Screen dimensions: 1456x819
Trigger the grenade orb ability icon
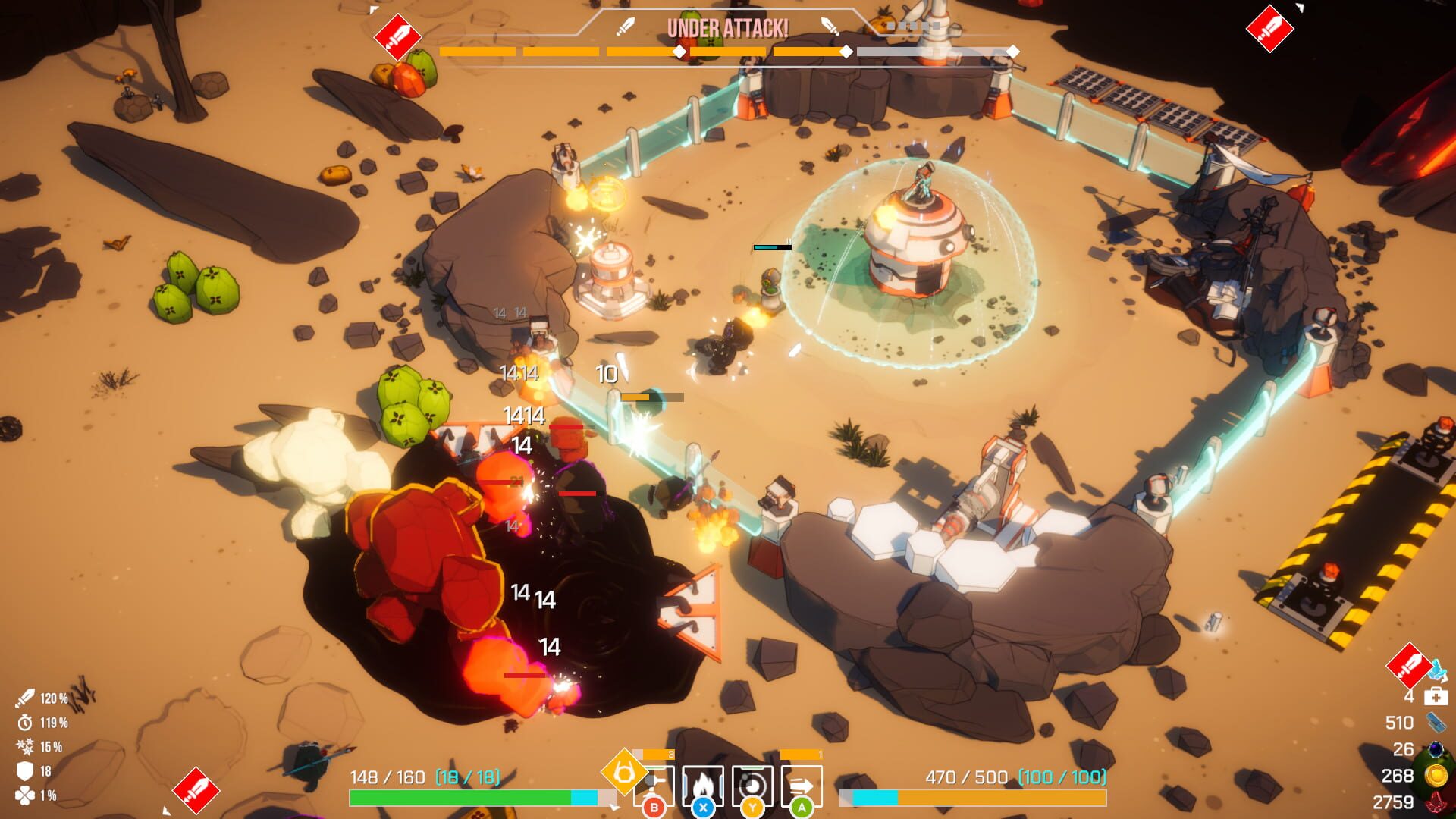pyautogui.click(x=752, y=785)
